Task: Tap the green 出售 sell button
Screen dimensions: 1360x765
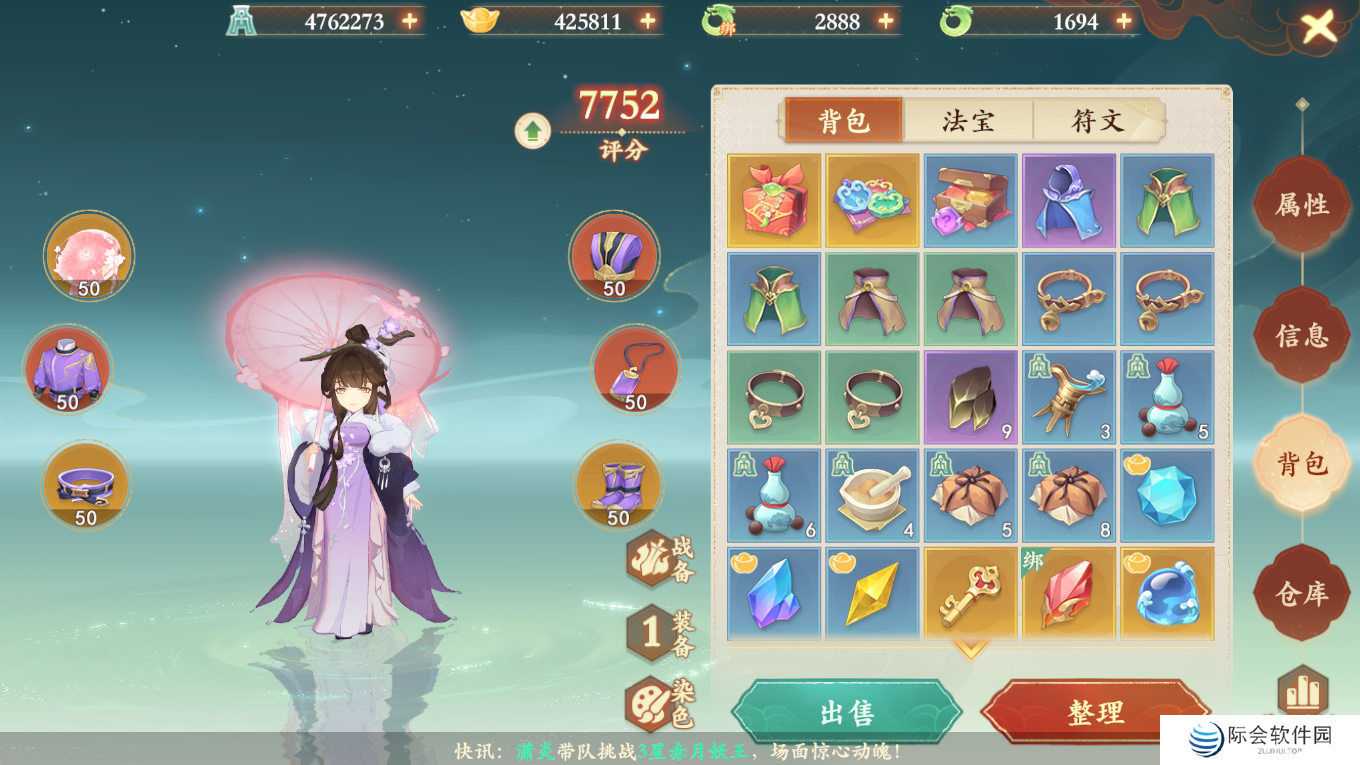Action: click(846, 712)
